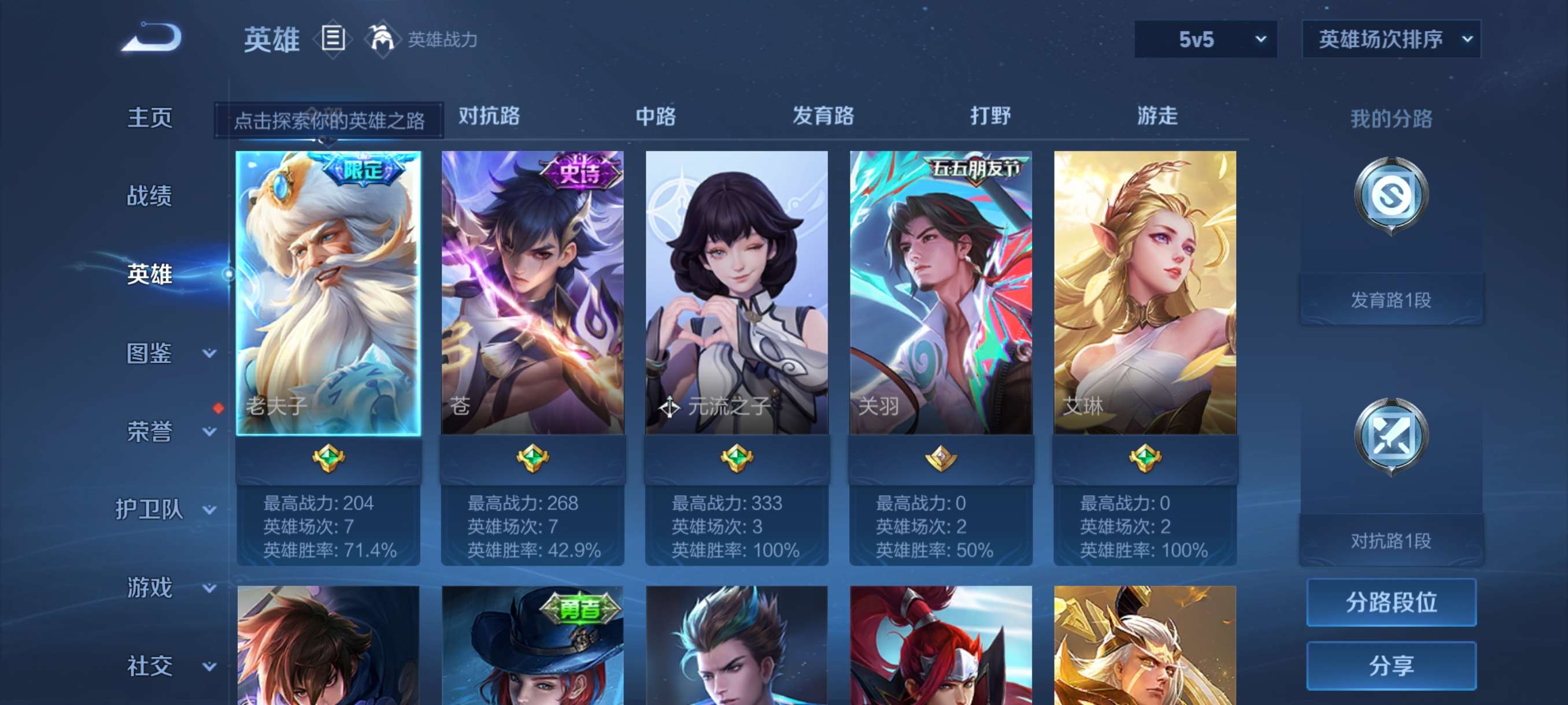Viewport: 1568px width, 705px height.
Task: Expand the 荣誉 sidebar section
Action: (x=151, y=432)
